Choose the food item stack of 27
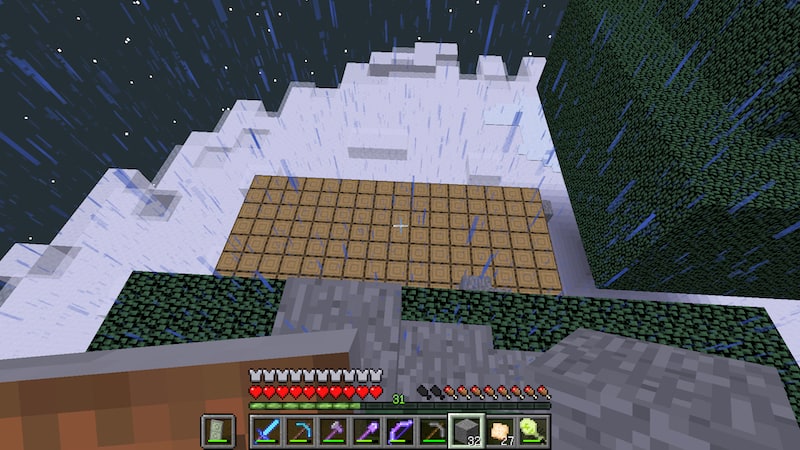Screen dimensions: 800x450 click(500, 430)
